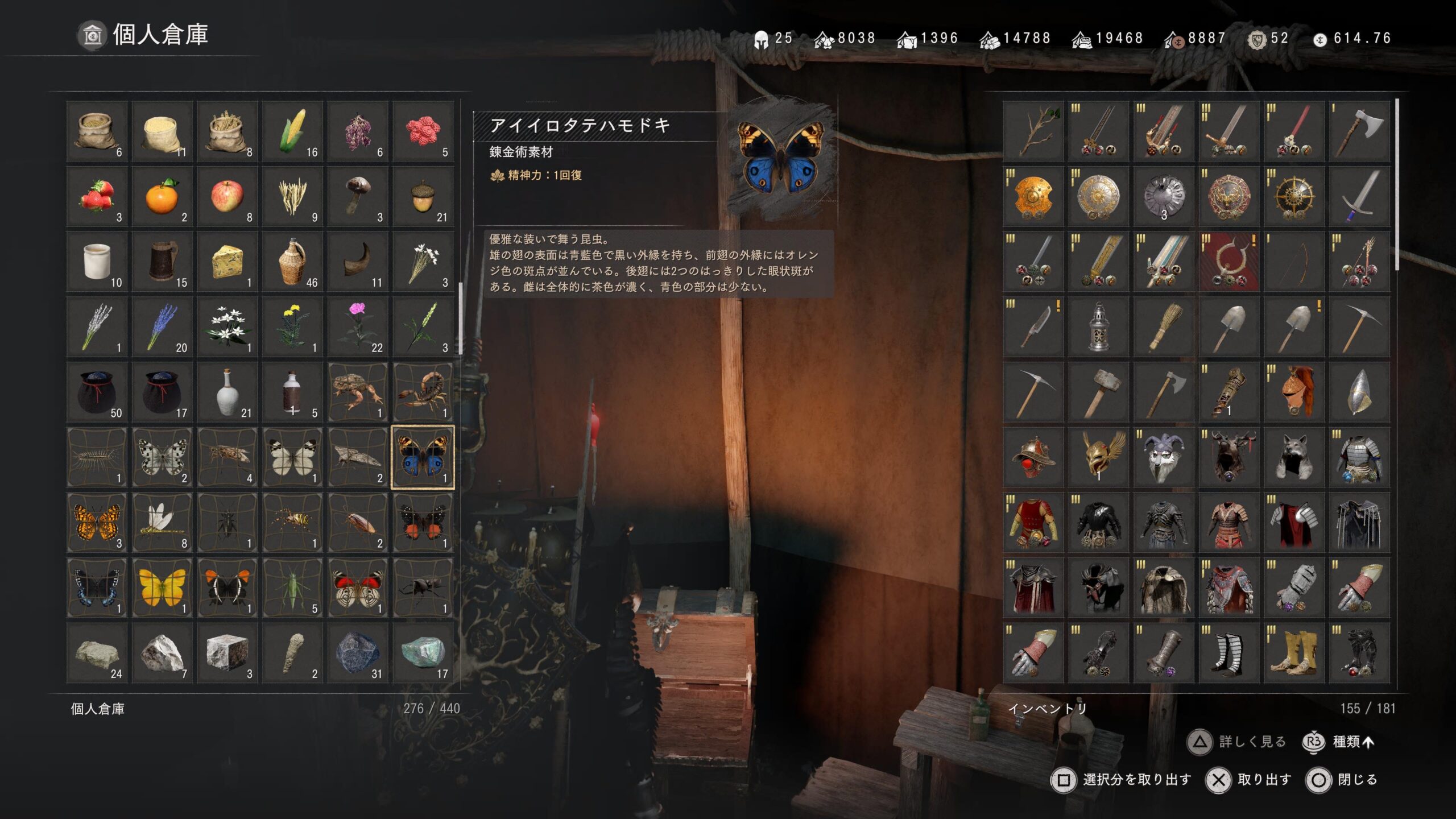
Task: Click the scorpion specimen slot
Action: (423, 392)
